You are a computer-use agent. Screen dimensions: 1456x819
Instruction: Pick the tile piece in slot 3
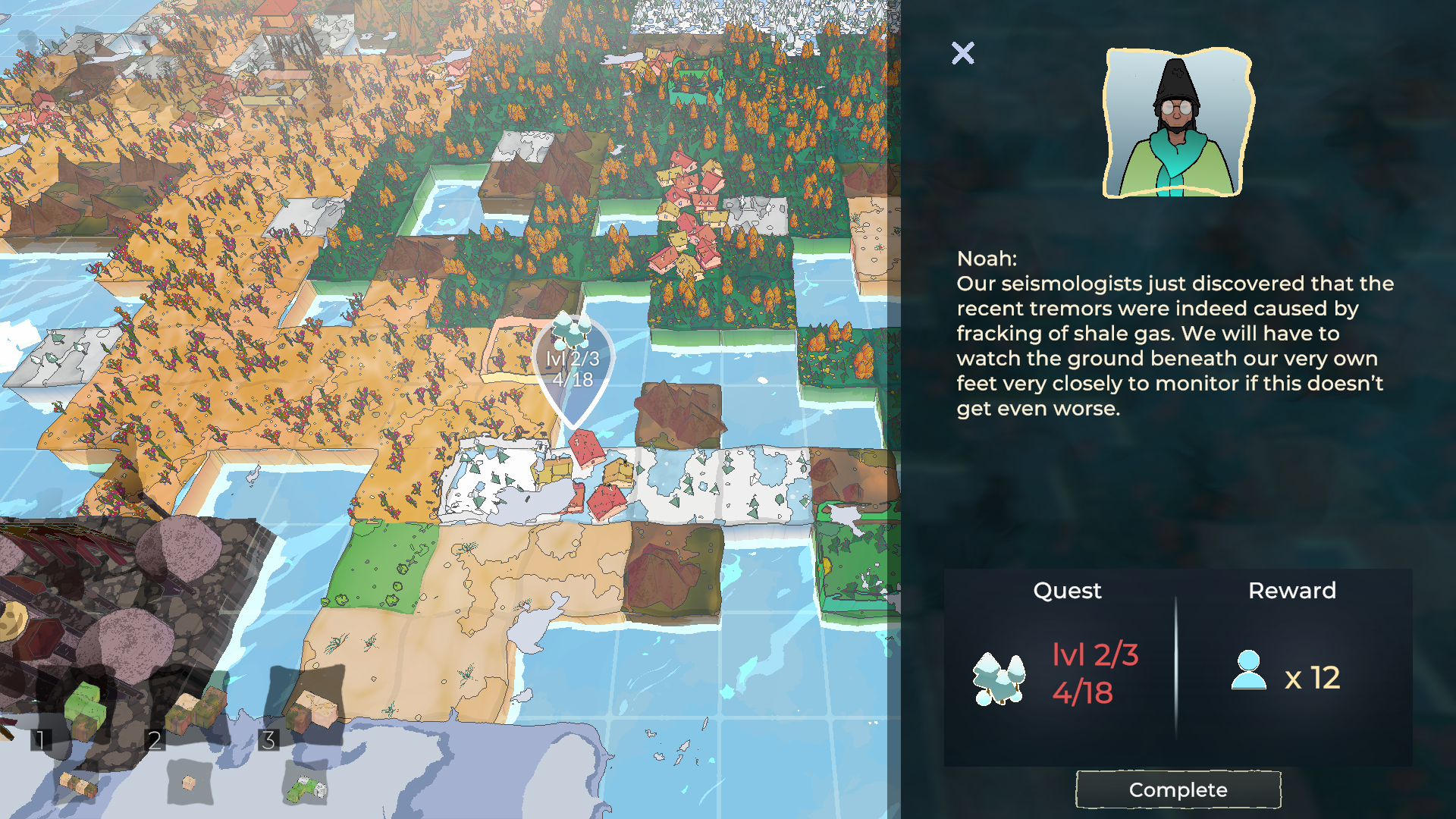311,709
